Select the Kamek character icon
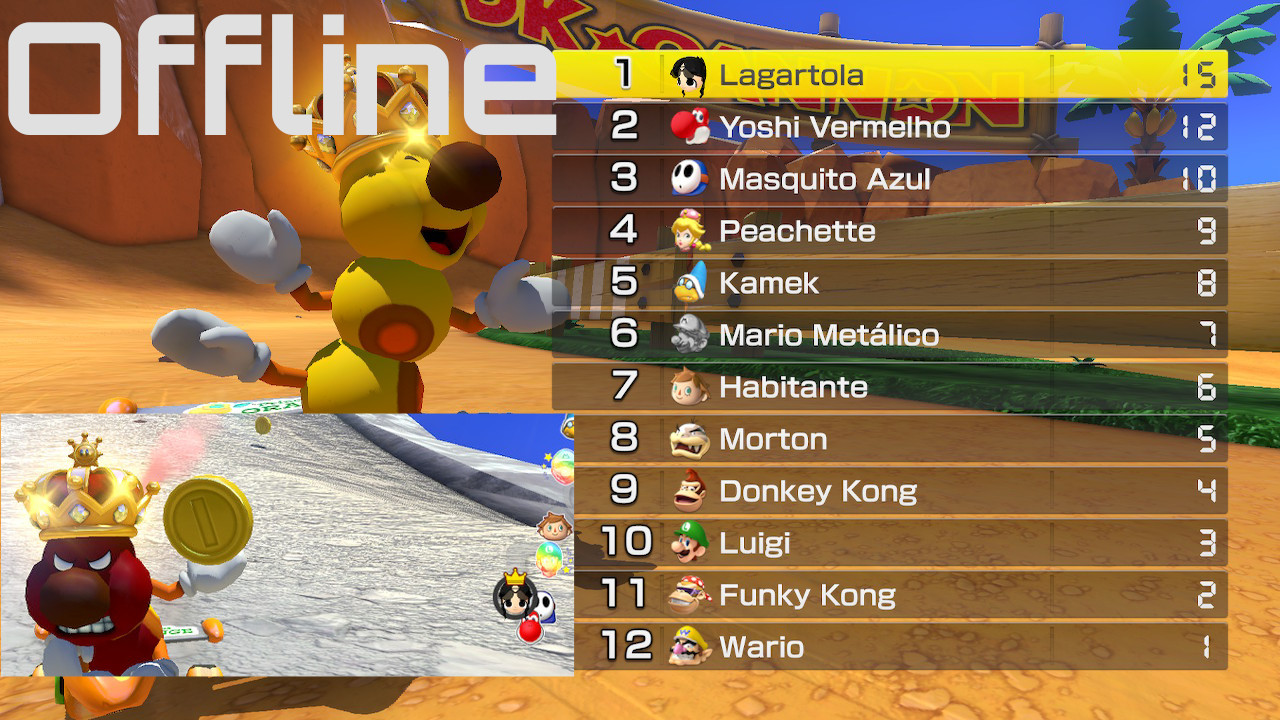The height and width of the screenshot is (720, 1280). point(691,284)
